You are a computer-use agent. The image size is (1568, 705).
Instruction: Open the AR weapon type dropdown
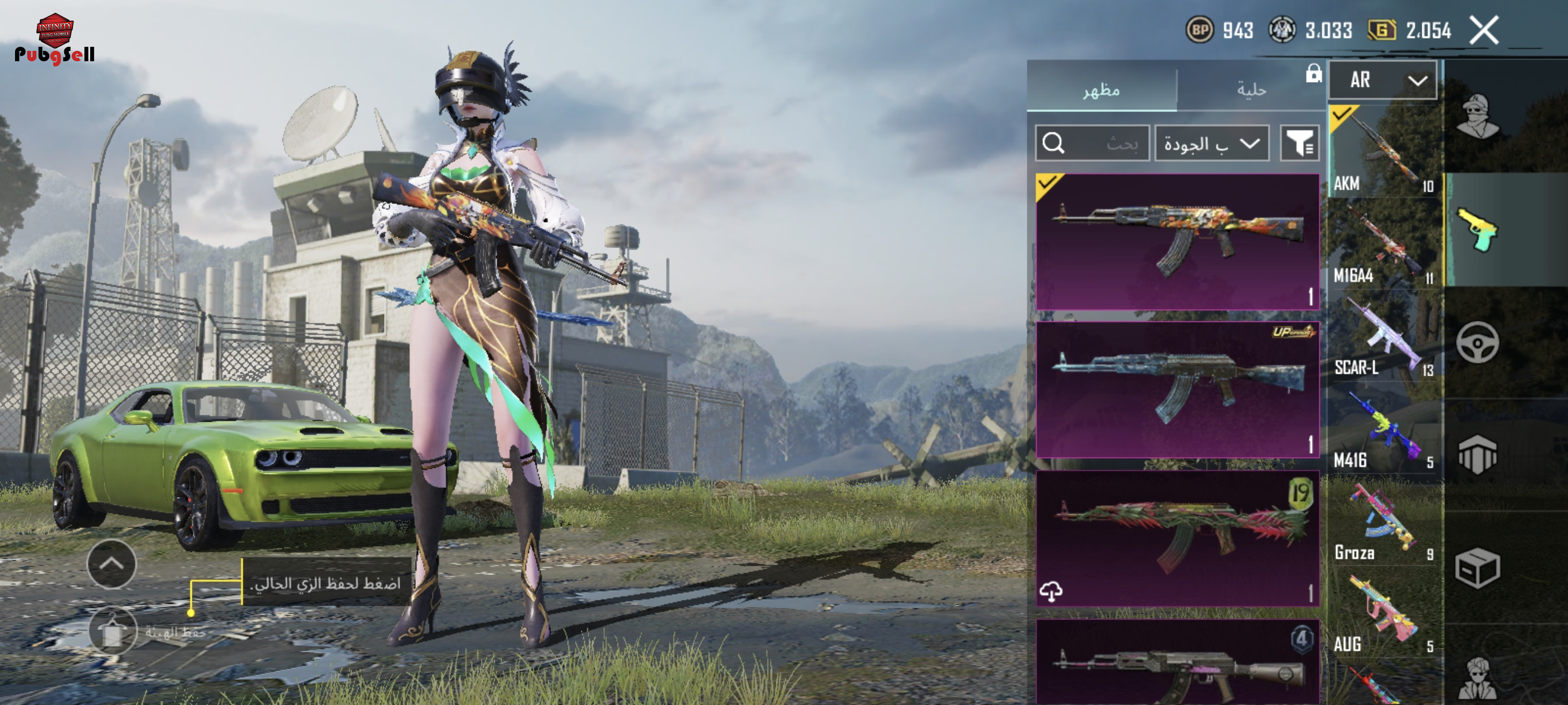coord(1382,80)
